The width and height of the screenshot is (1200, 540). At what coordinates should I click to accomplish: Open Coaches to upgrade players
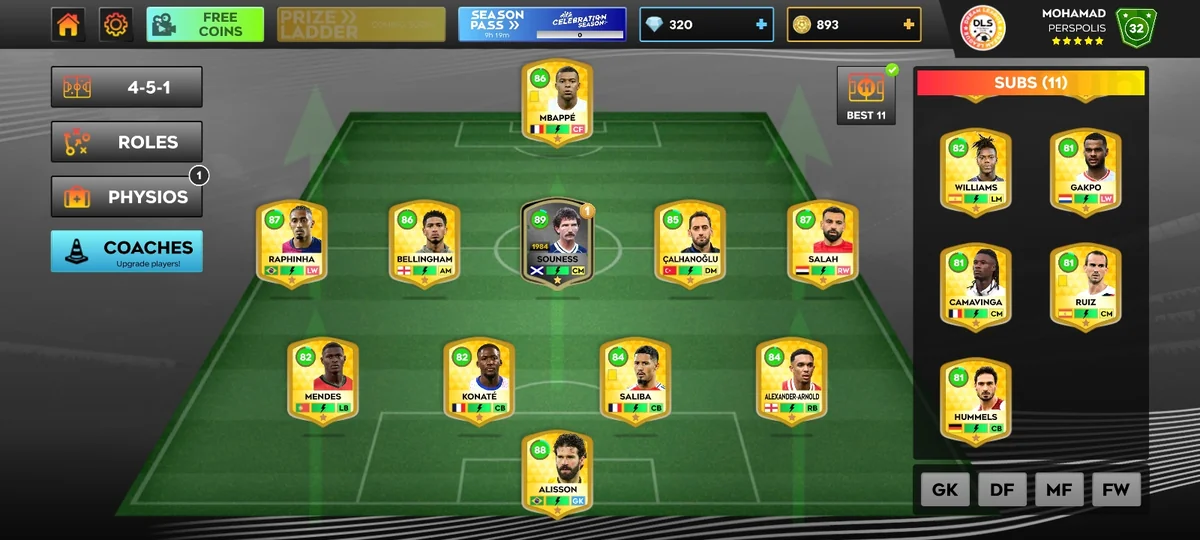tap(127, 251)
